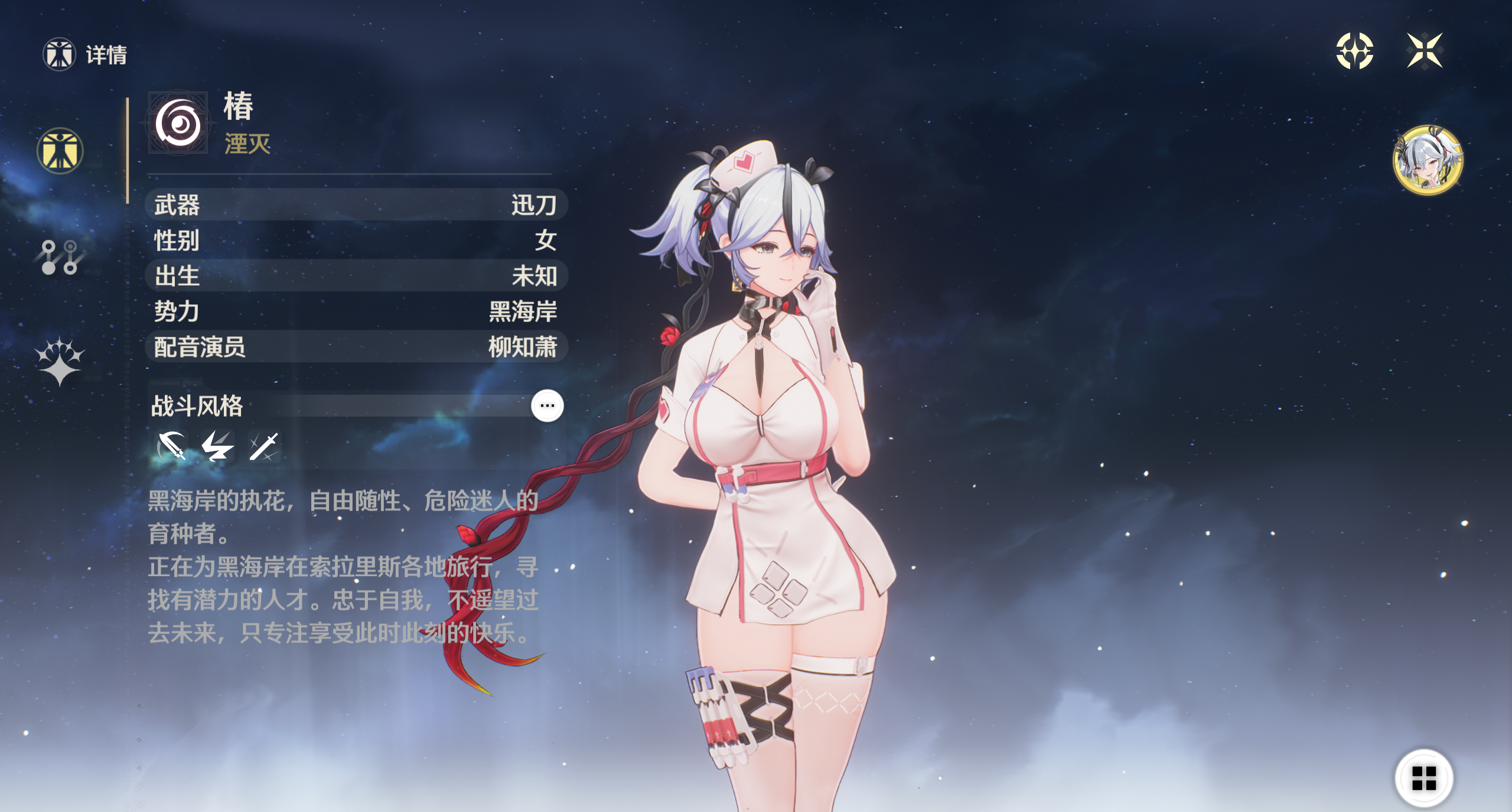Click the 湮灭 spiral attribute icon
Image resolution: width=1512 pixels, height=812 pixels.
tap(178, 124)
